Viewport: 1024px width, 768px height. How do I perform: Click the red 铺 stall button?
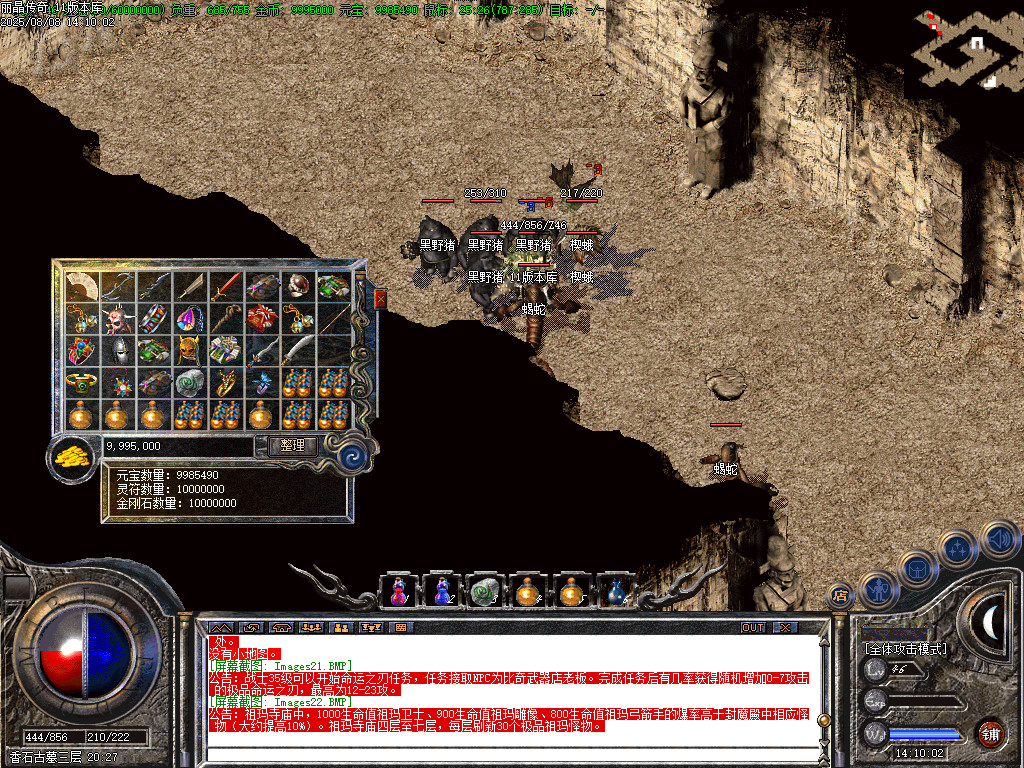990,733
